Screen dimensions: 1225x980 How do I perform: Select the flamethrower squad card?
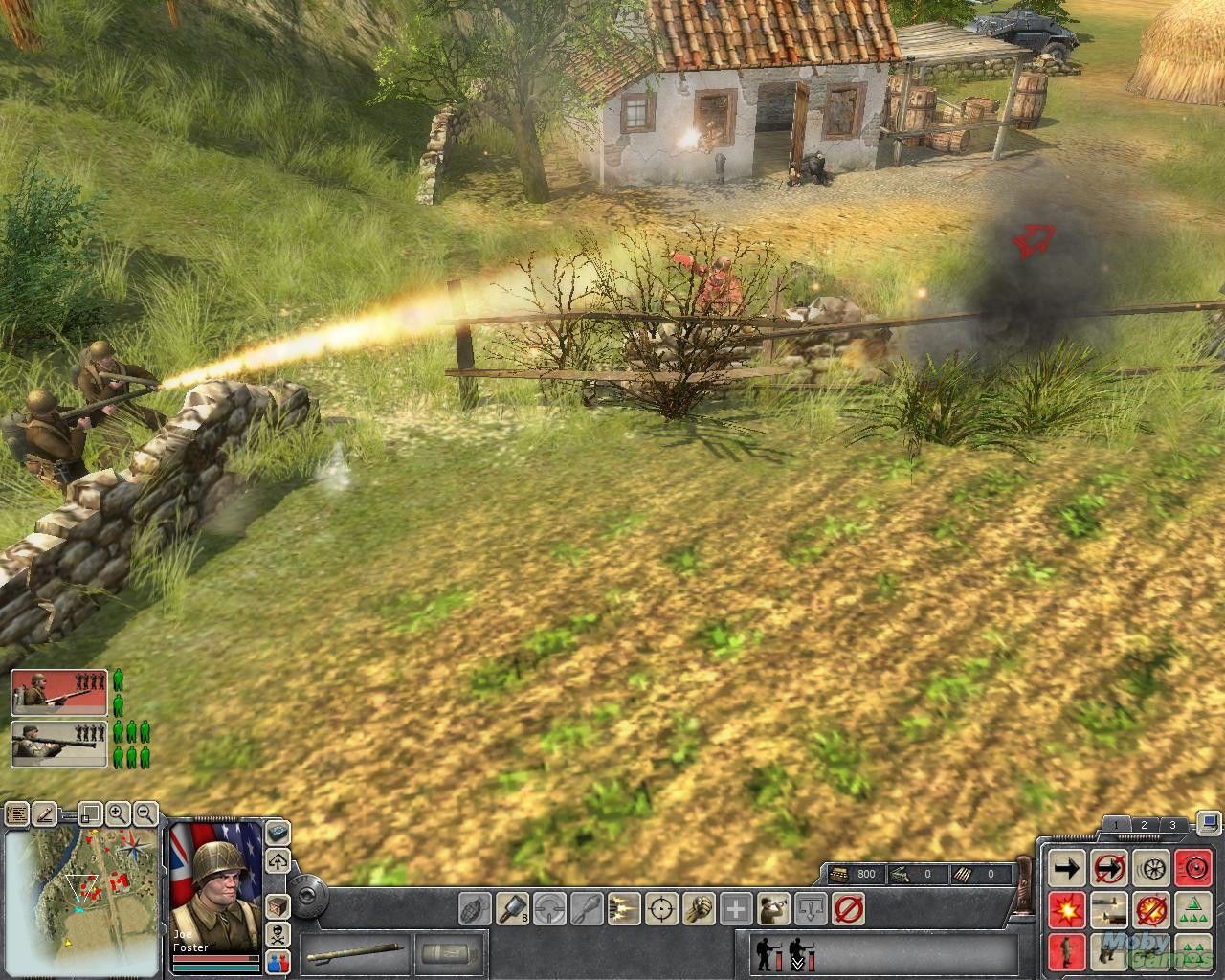pos(59,692)
